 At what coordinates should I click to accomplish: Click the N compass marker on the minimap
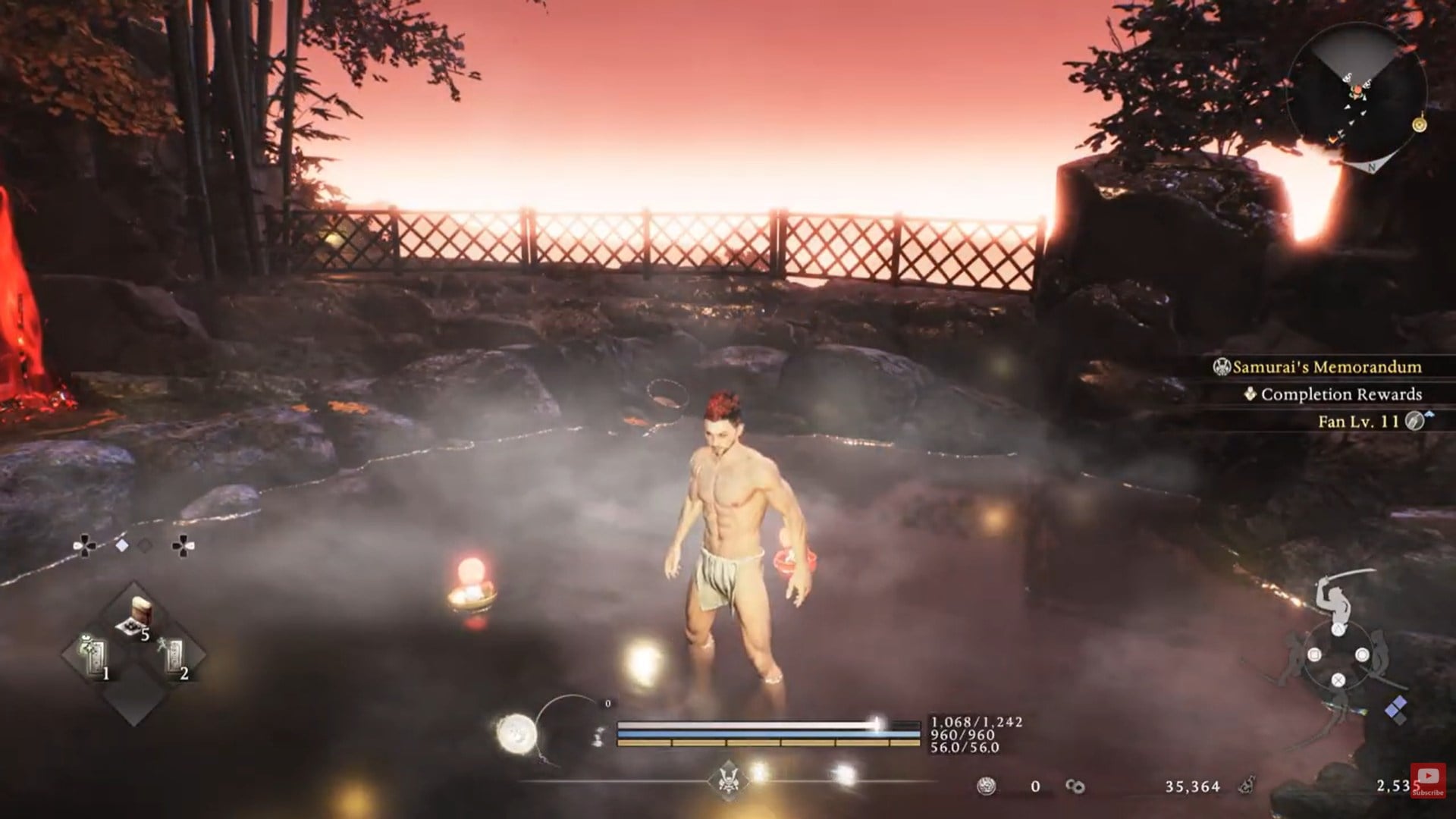pyautogui.click(x=1372, y=166)
